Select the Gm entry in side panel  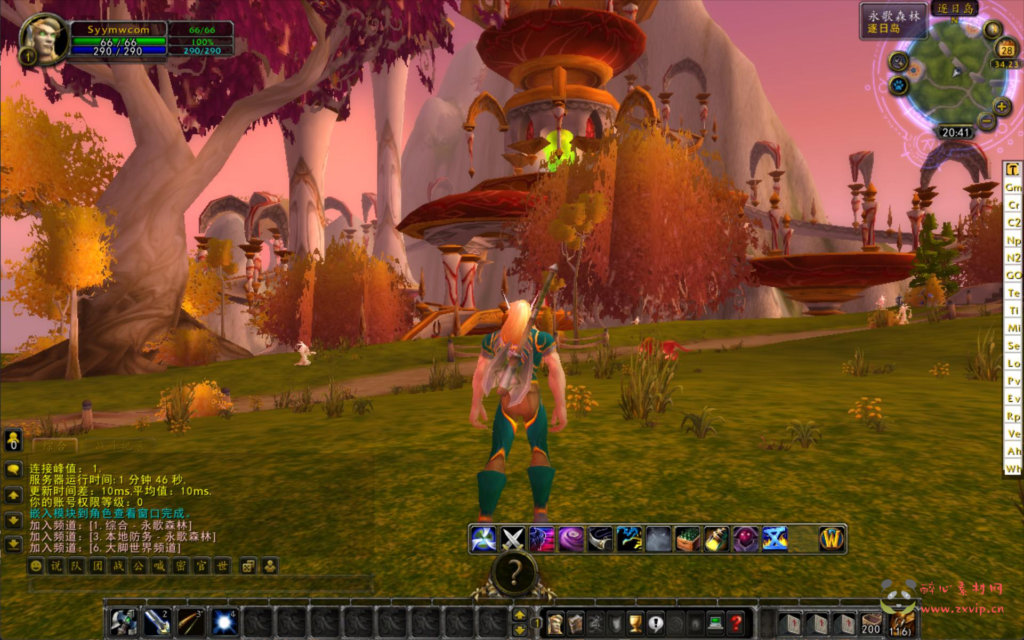(1013, 187)
